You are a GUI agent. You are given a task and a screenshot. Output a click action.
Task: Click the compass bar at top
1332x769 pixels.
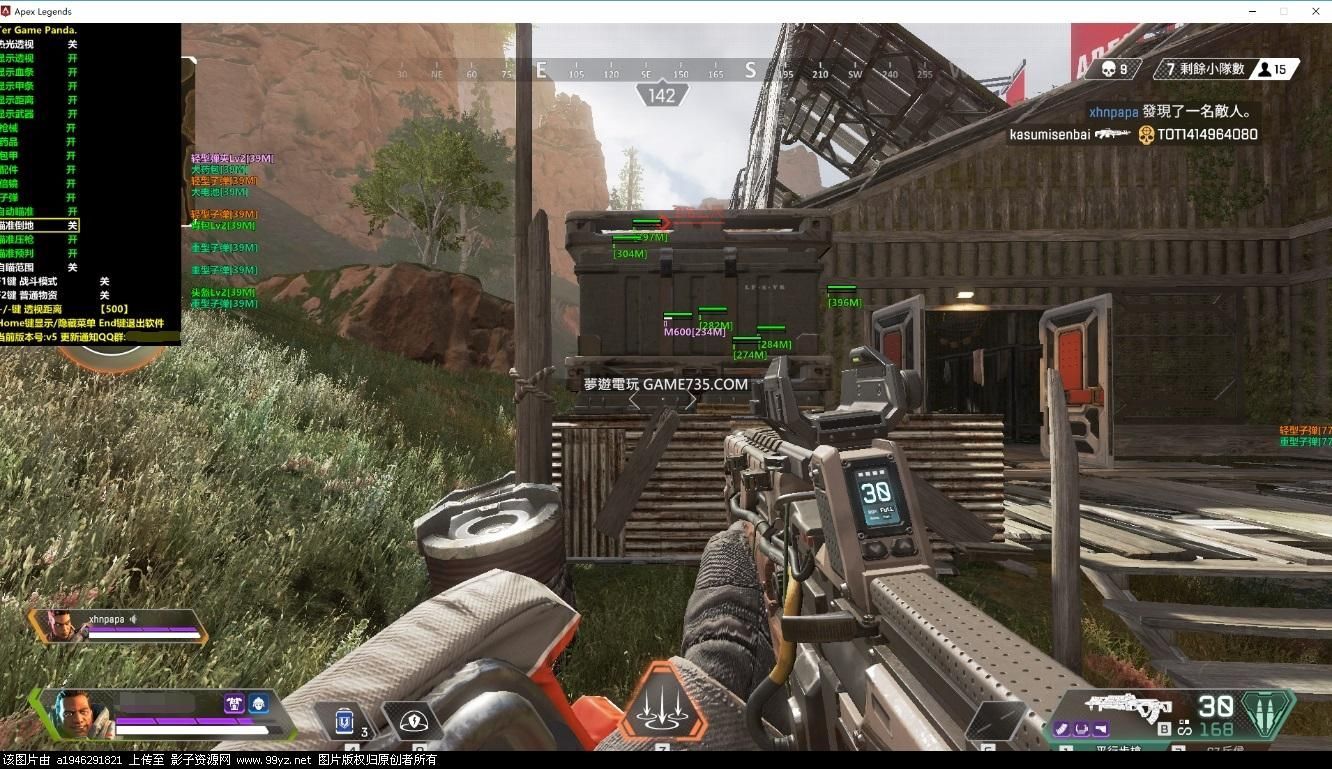coord(660,72)
